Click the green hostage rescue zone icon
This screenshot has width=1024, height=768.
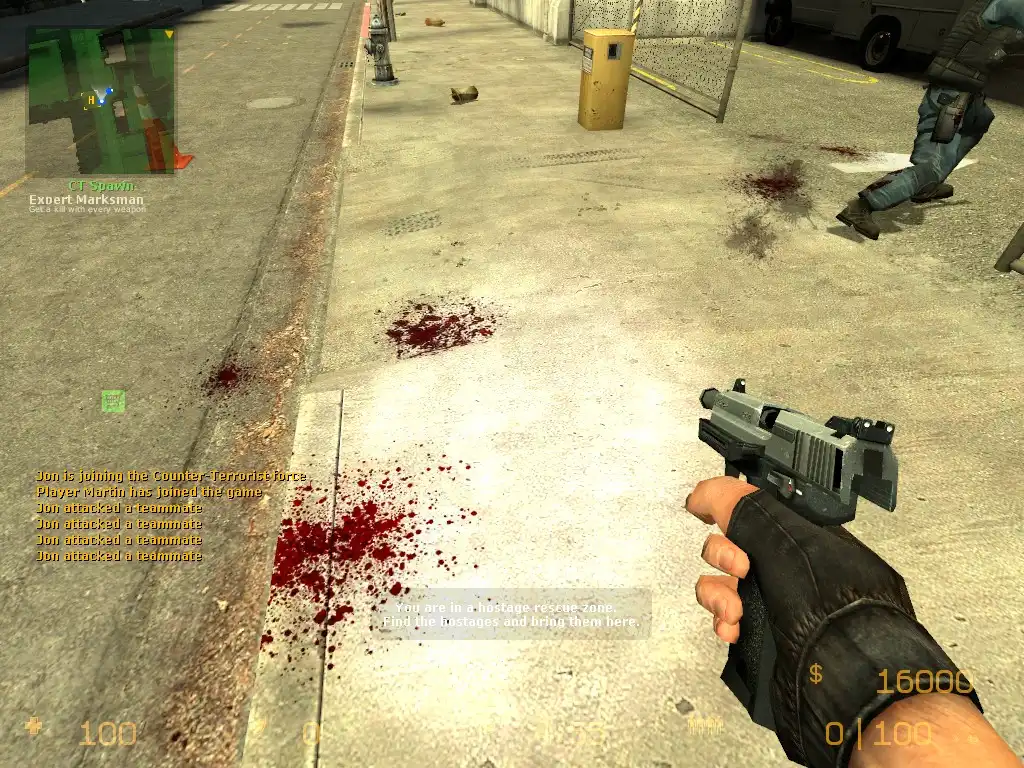(x=114, y=402)
